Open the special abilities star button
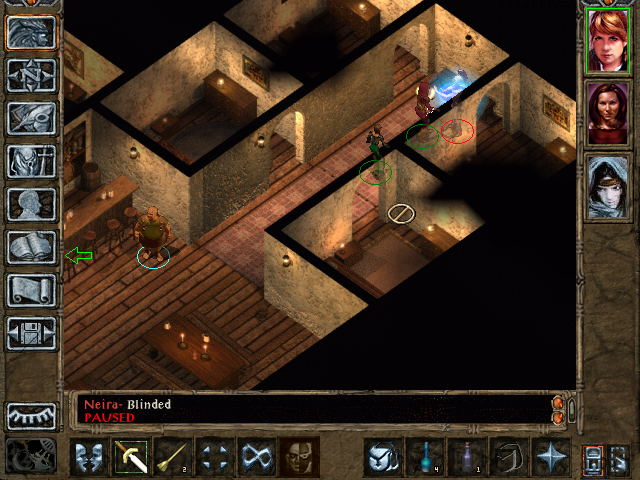Screen dimensions: 640x480 point(550,457)
